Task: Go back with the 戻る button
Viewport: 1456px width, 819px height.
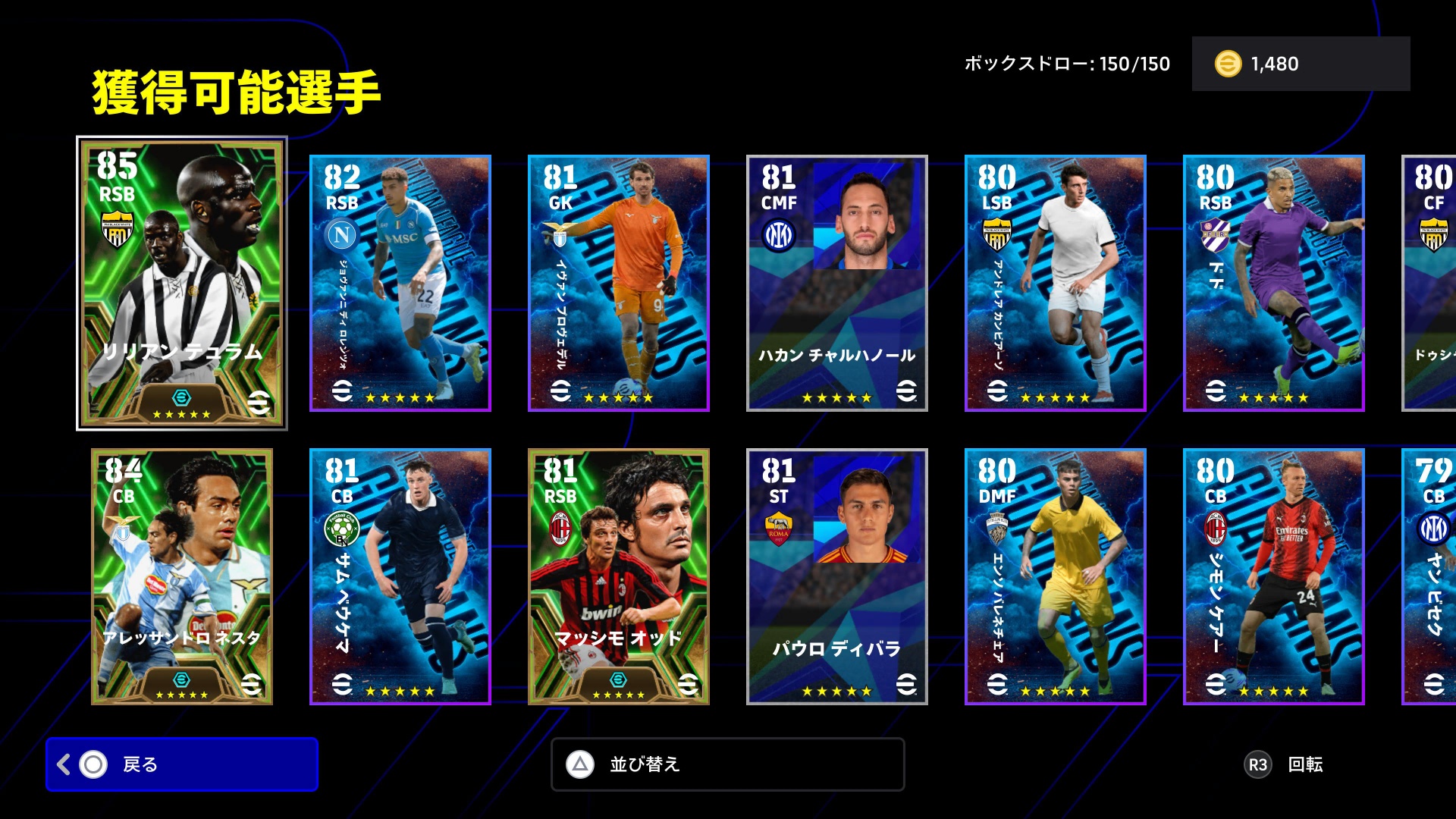Action: pos(182,764)
